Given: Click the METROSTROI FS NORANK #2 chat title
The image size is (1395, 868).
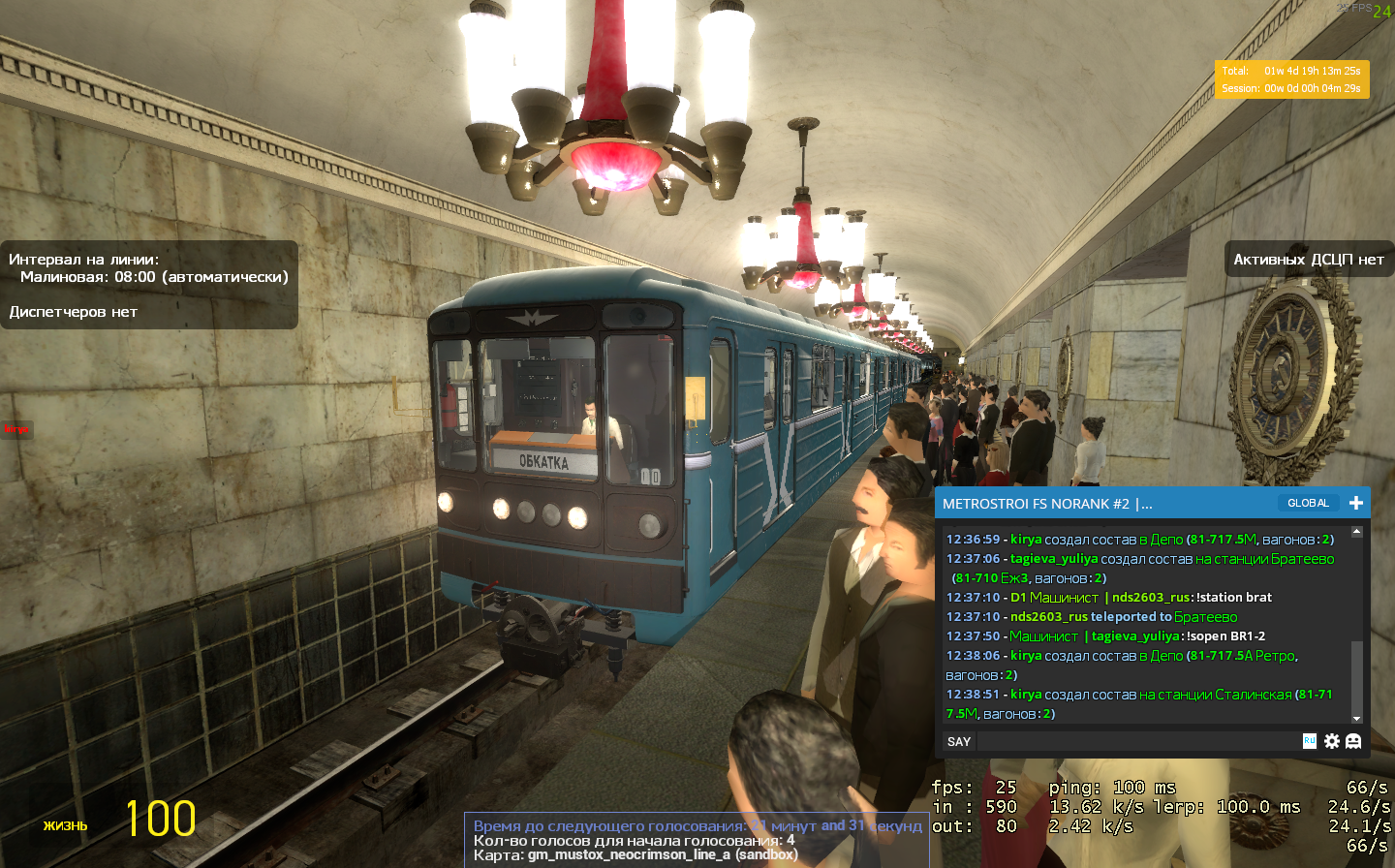Looking at the screenshot, I should pyautogui.click(x=1046, y=504).
